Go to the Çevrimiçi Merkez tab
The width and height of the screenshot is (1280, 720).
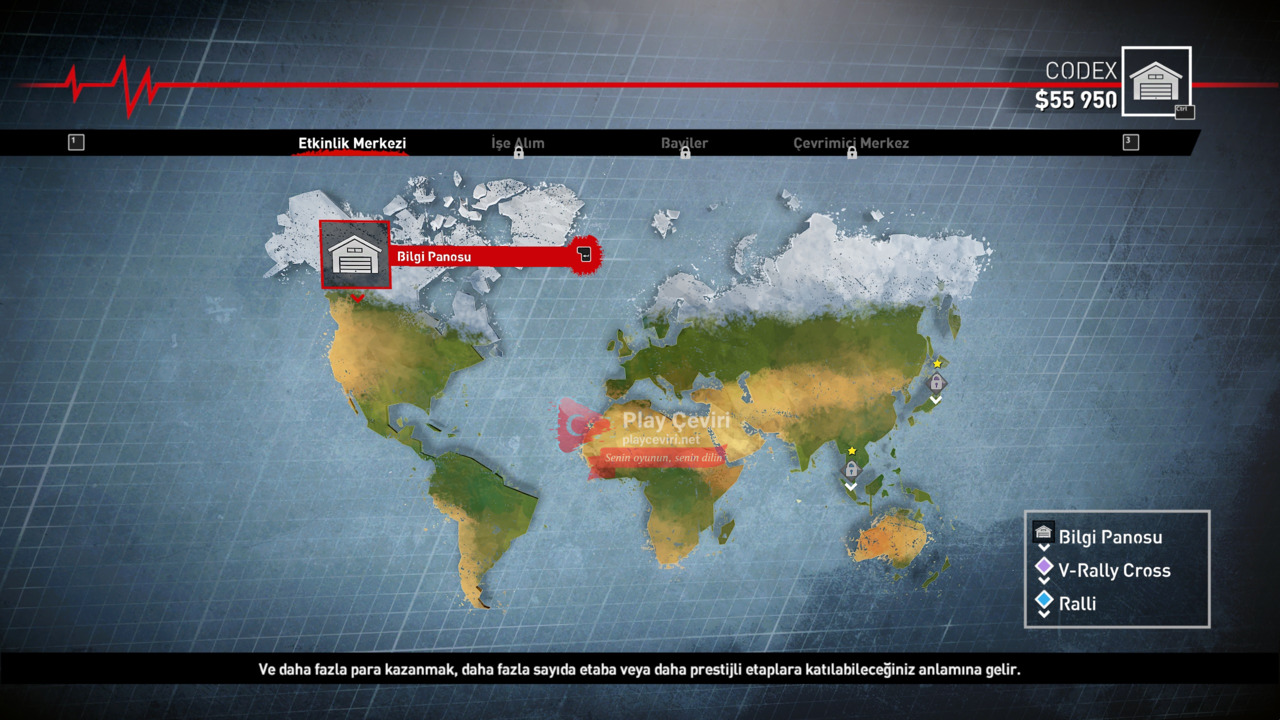point(851,144)
